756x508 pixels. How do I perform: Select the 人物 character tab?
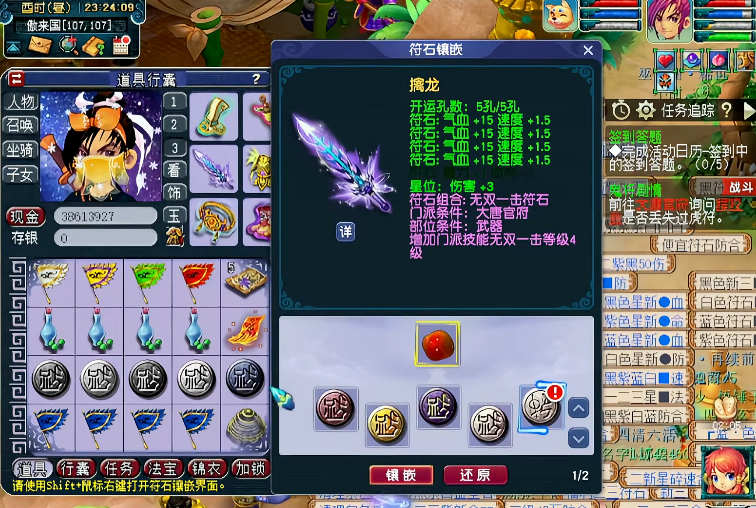tap(21, 102)
